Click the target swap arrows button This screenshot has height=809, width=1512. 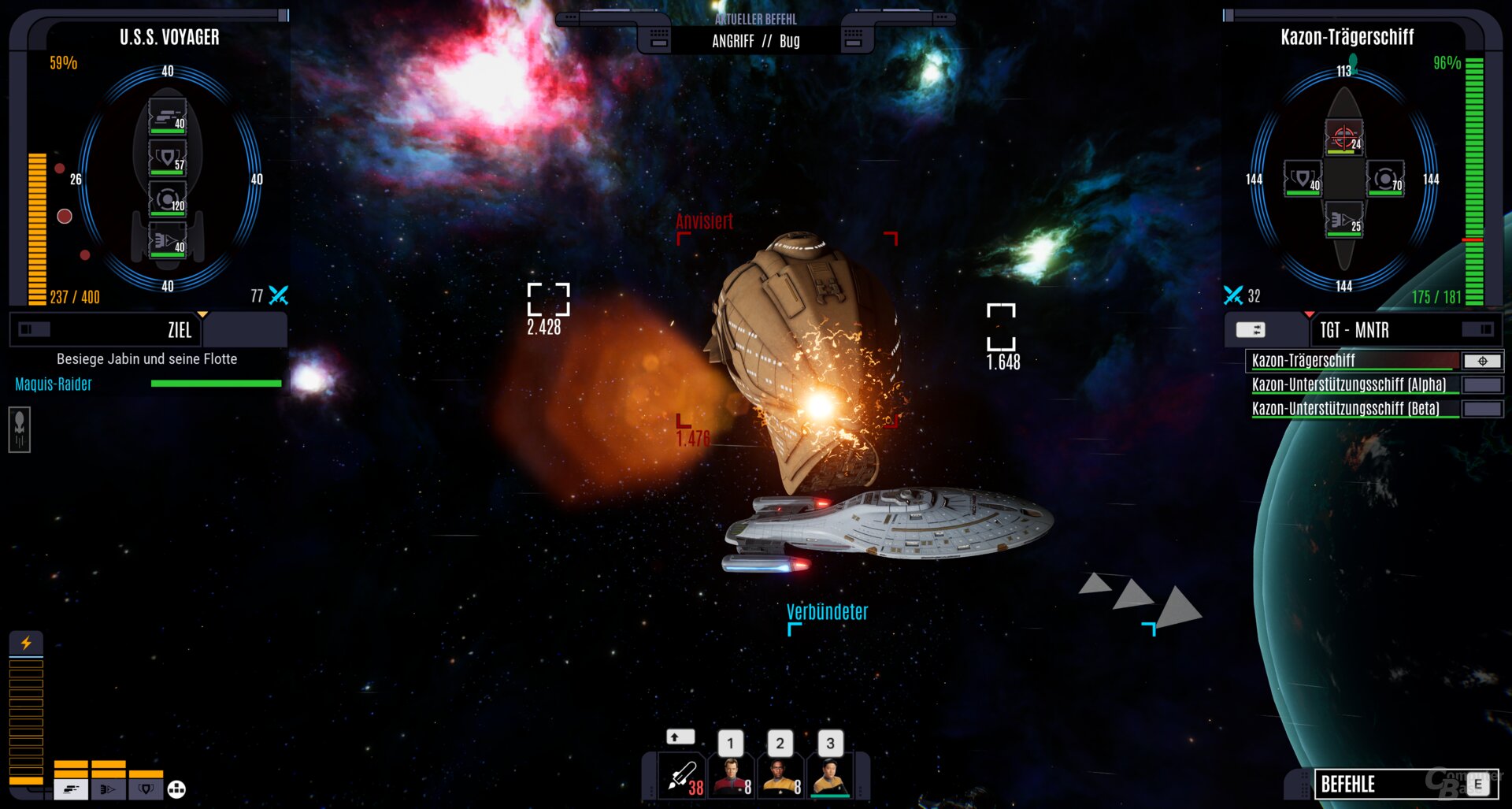pos(1251,330)
